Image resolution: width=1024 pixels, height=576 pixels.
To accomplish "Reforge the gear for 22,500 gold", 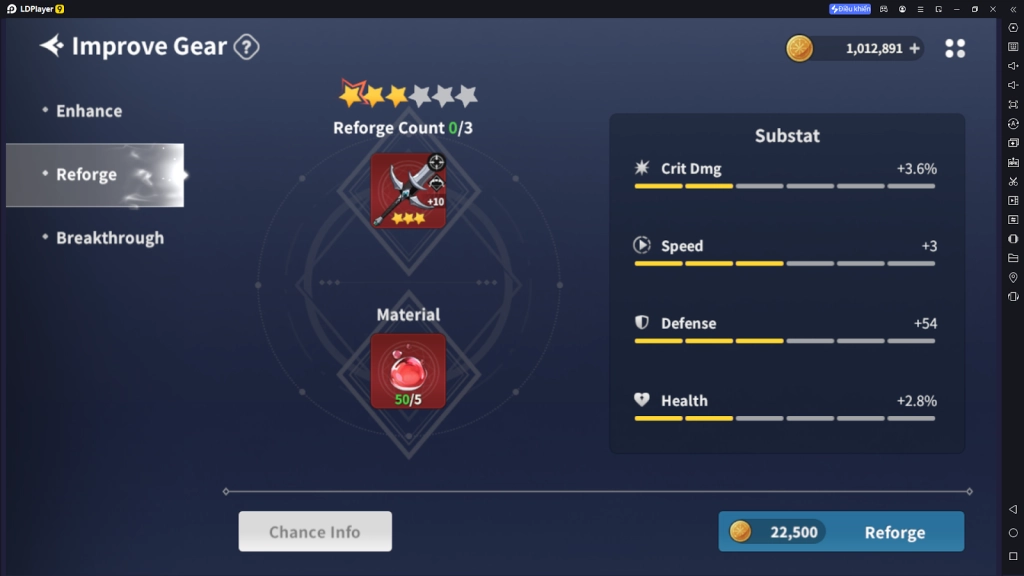I will click(x=841, y=532).
